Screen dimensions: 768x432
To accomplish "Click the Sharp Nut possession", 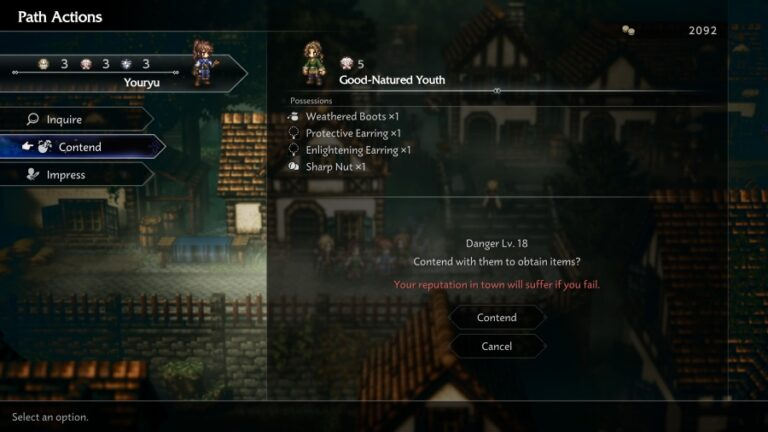I will [x=336, y=167].
